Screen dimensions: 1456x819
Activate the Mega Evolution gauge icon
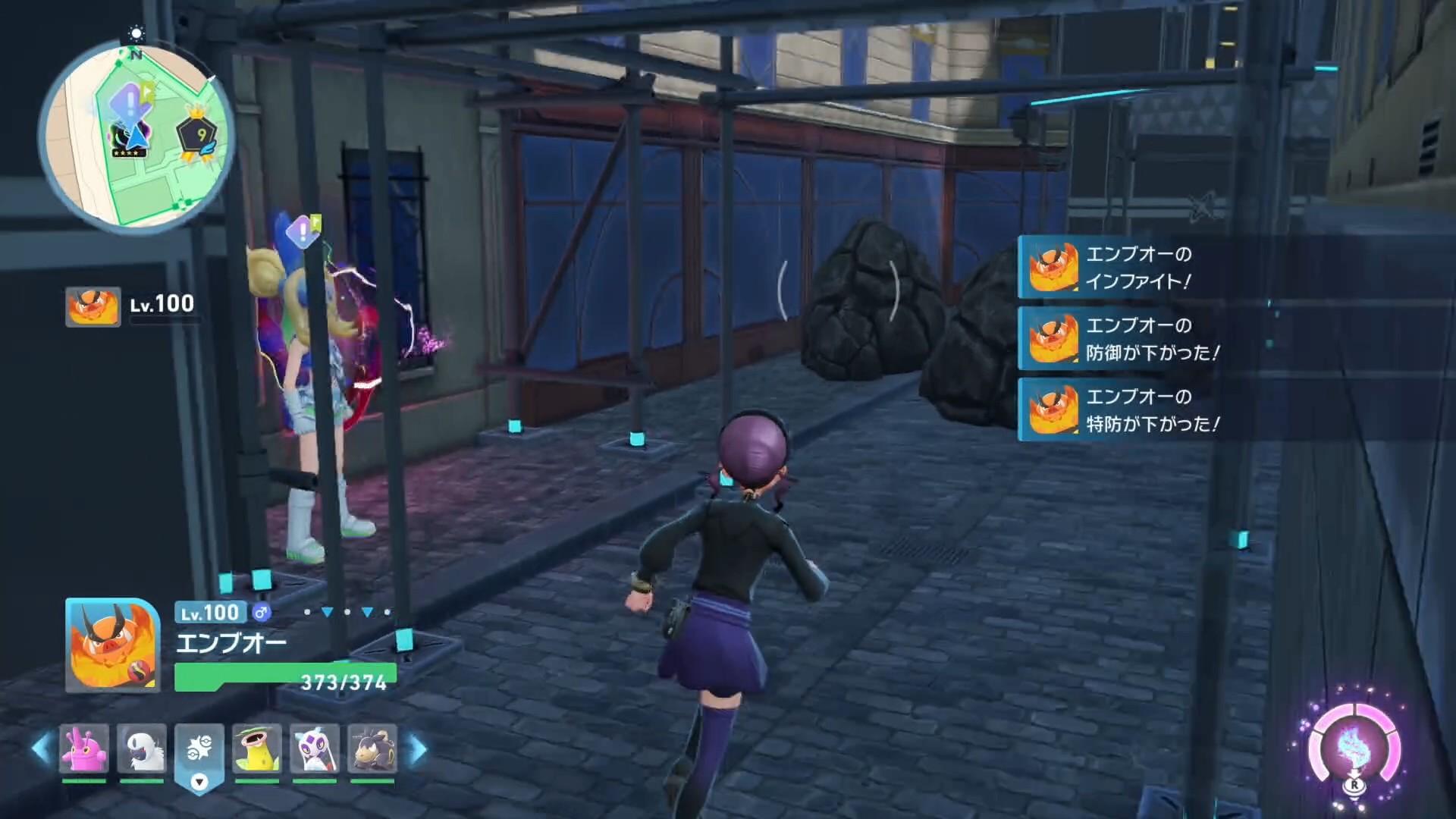1354,747
